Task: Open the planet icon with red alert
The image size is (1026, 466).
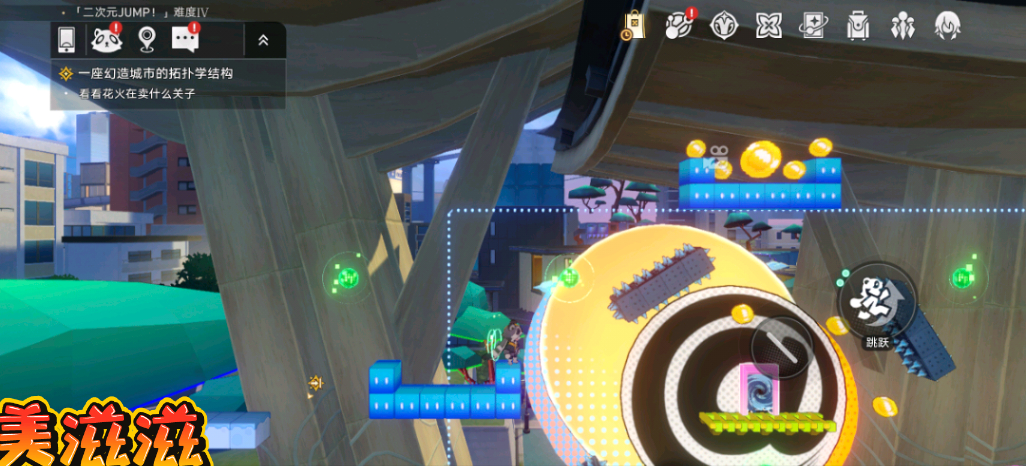Action: click(x=680, y=25)
